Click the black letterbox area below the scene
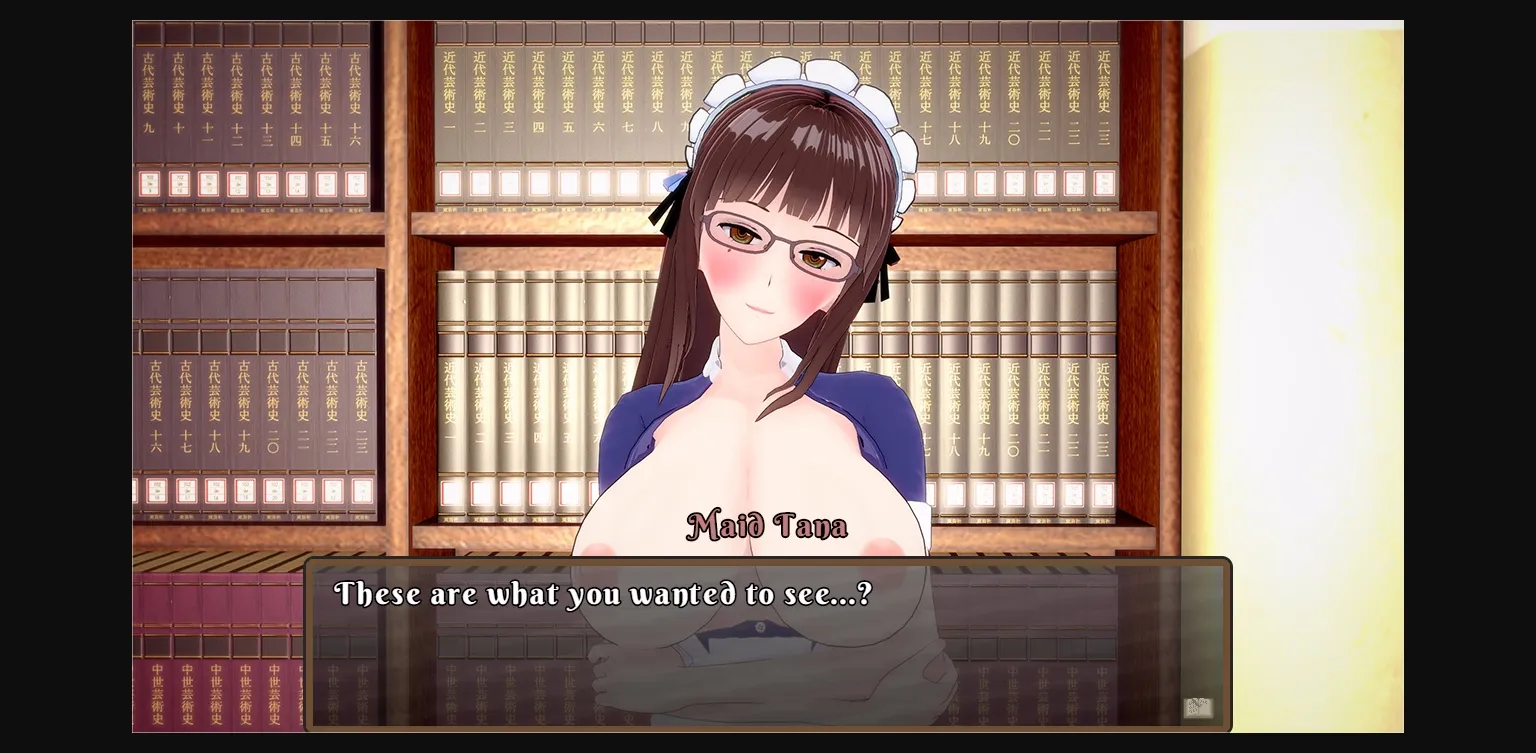 point(767,745)
